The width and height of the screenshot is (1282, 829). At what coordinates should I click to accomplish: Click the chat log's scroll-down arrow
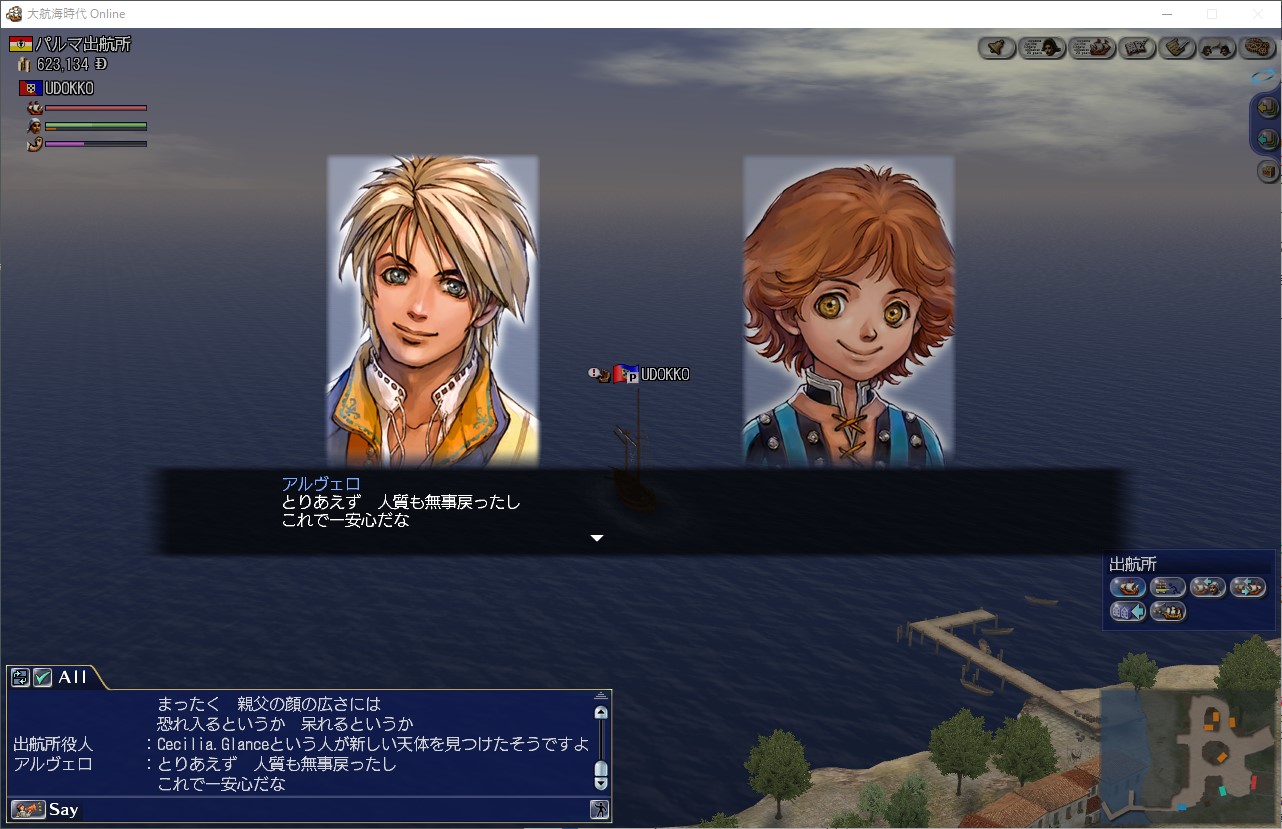pyautogui.click(x=601, y=784)
